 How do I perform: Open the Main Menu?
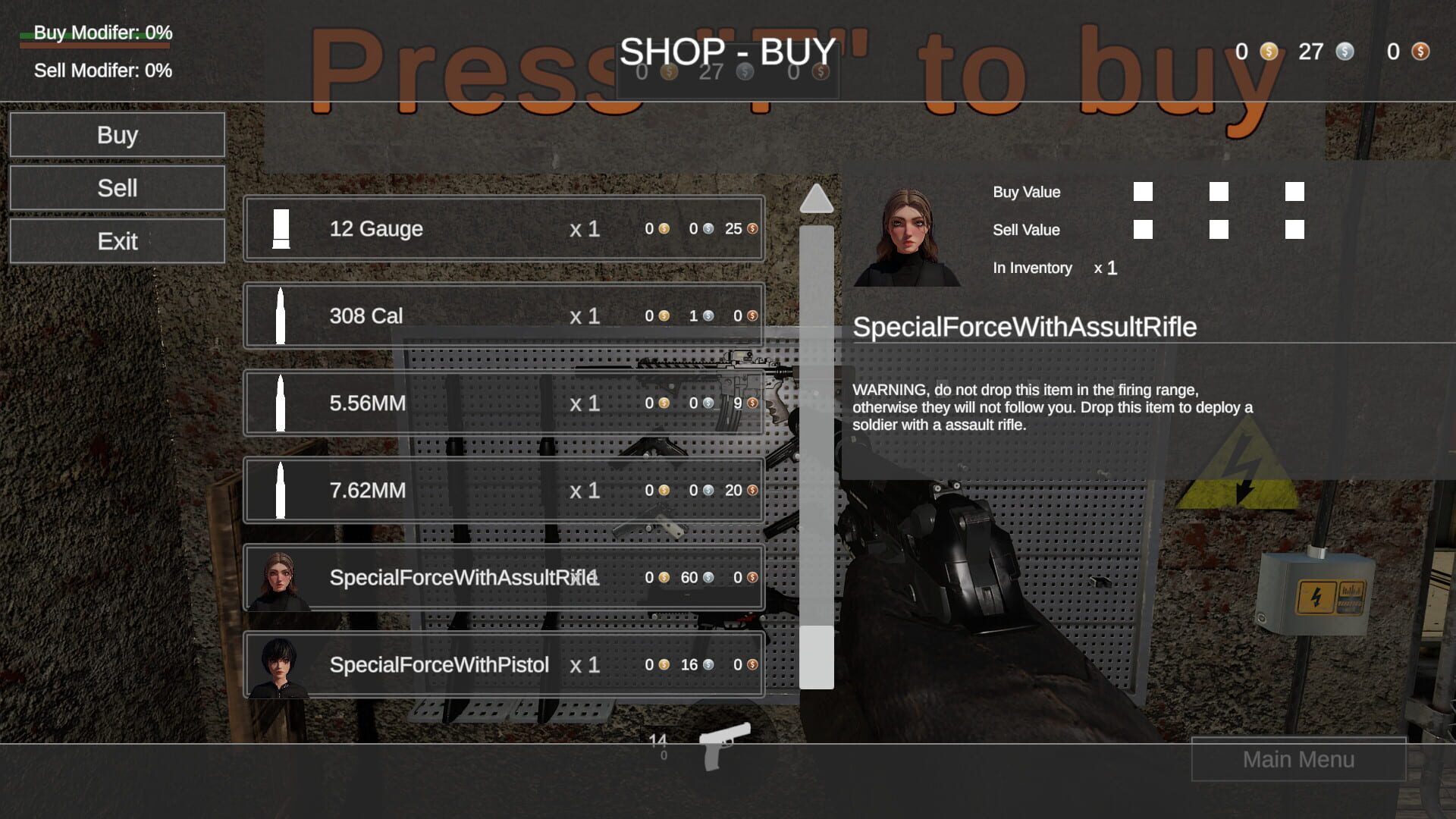pyautogui.click(x=1298, y=759)
